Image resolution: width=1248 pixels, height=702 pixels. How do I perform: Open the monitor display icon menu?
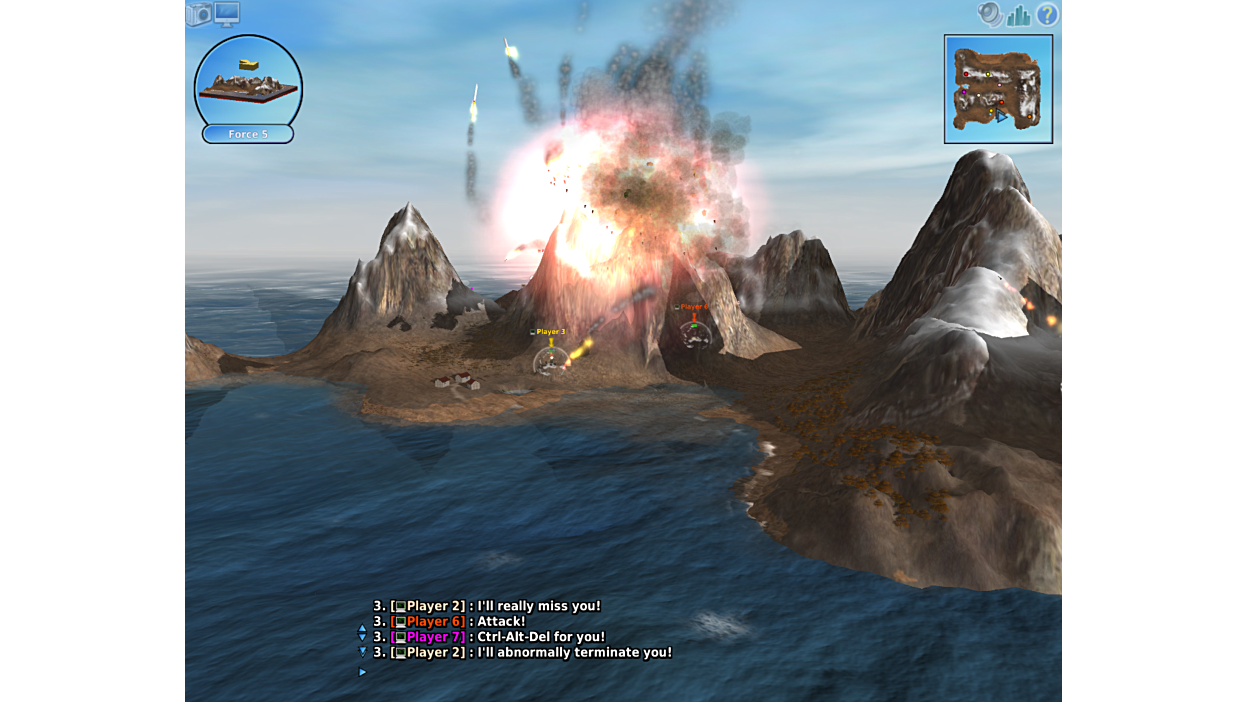227,13
